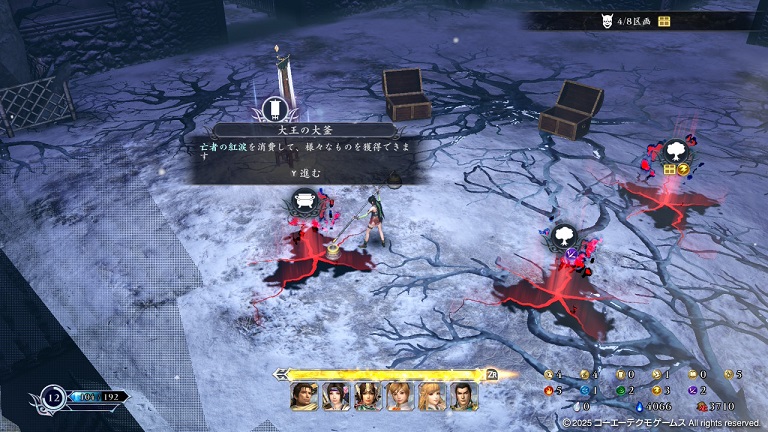Choose the tree path marker with purple reward

563,237
